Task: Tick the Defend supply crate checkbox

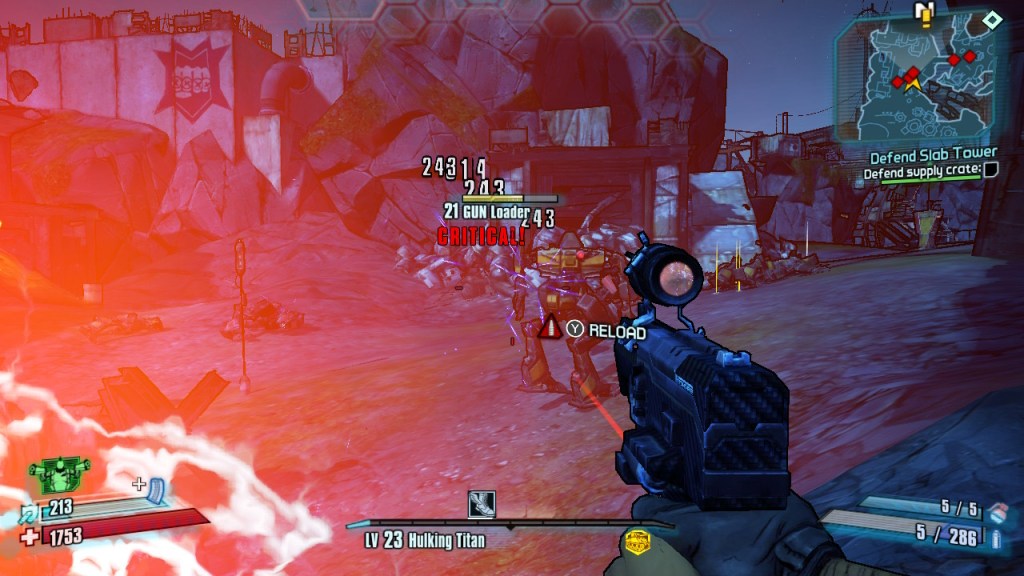Action: (991, 171)
